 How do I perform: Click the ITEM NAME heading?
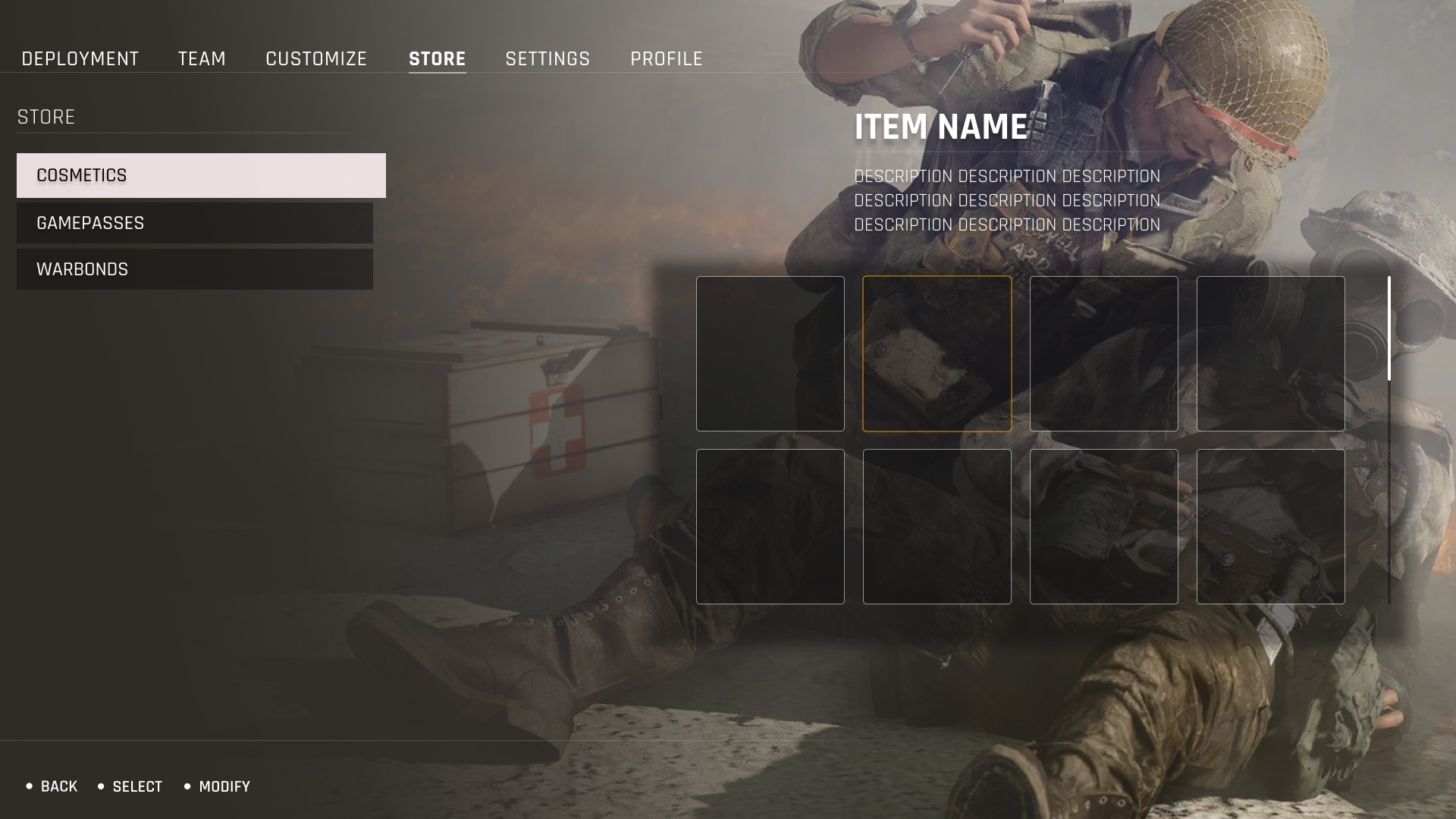pos(940,127)
